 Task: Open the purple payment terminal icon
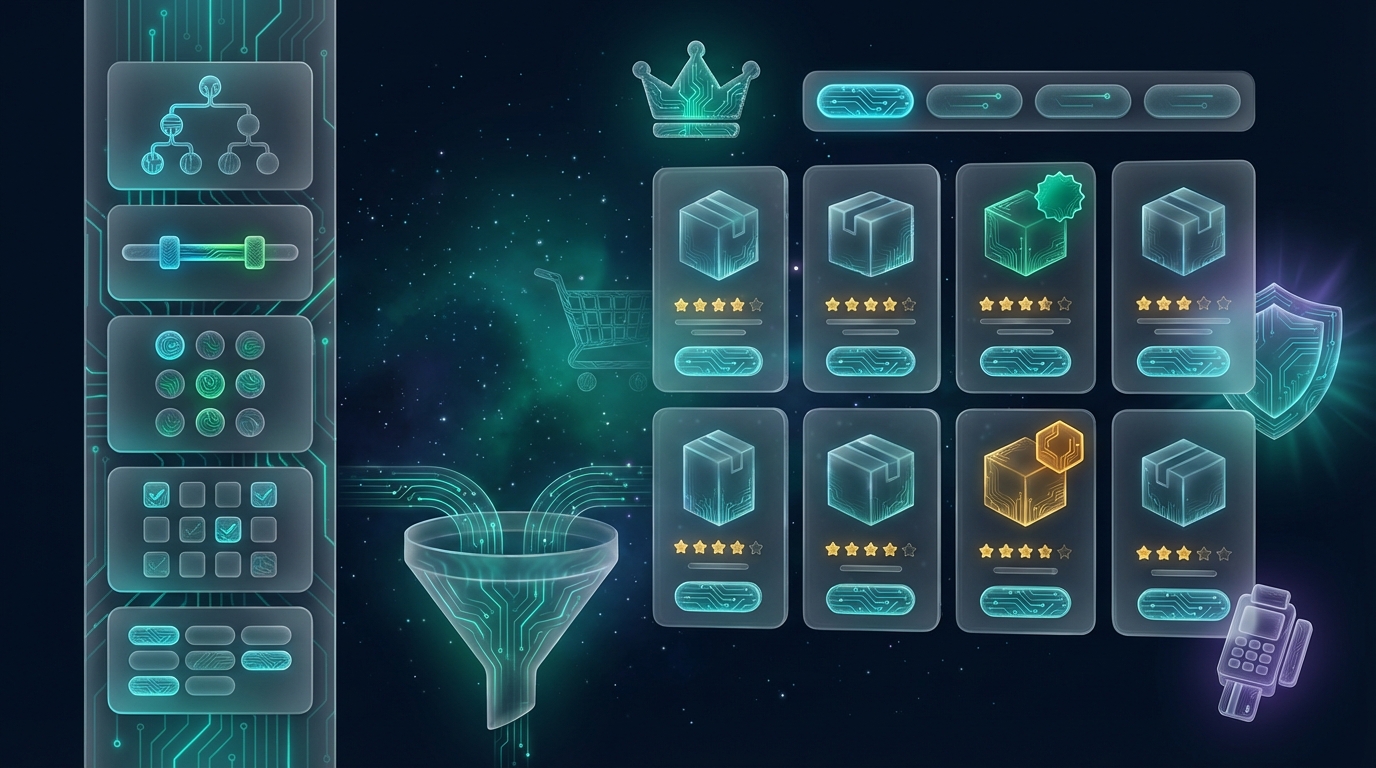[x=1264, y=650]
